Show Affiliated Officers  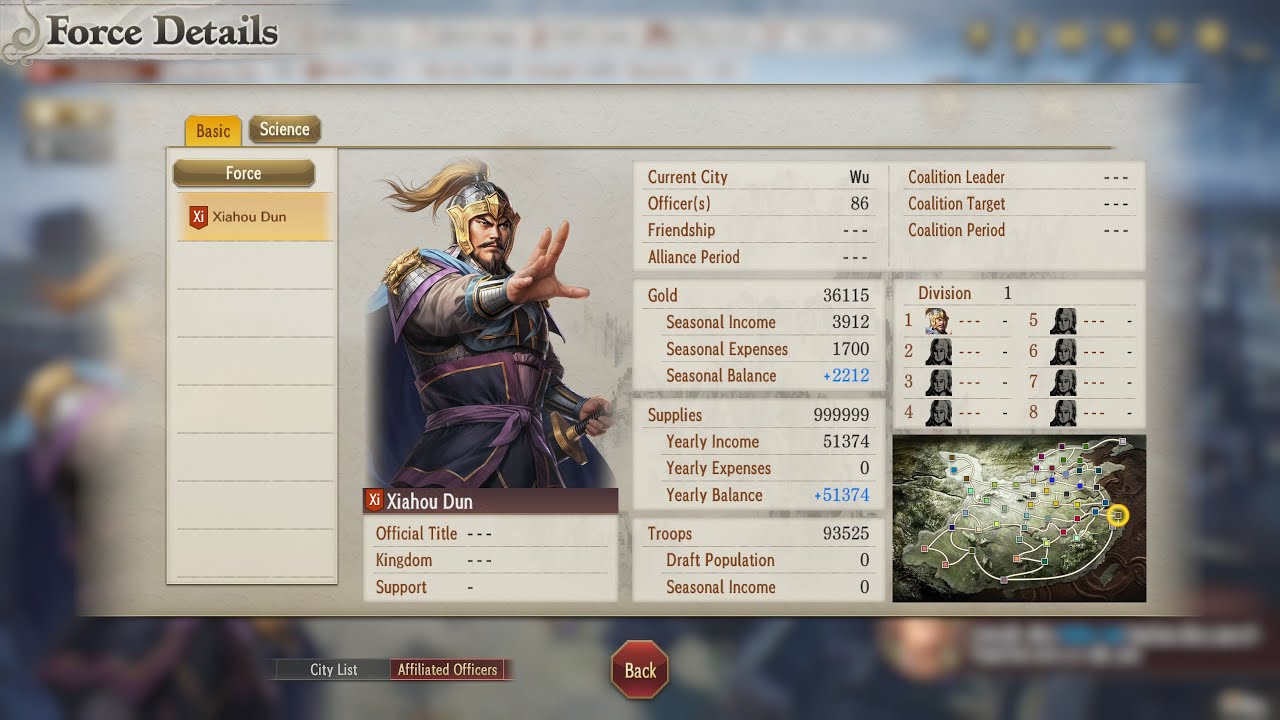[448, 670]
